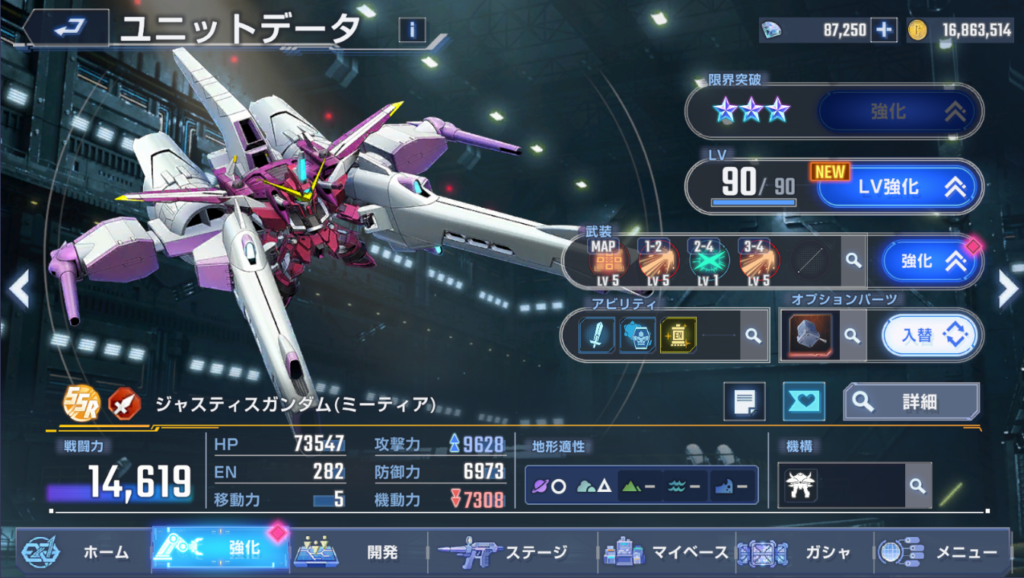Show previous unit with left arrow
Screen dimensions: 1024x578
click(x=18, y=289)
